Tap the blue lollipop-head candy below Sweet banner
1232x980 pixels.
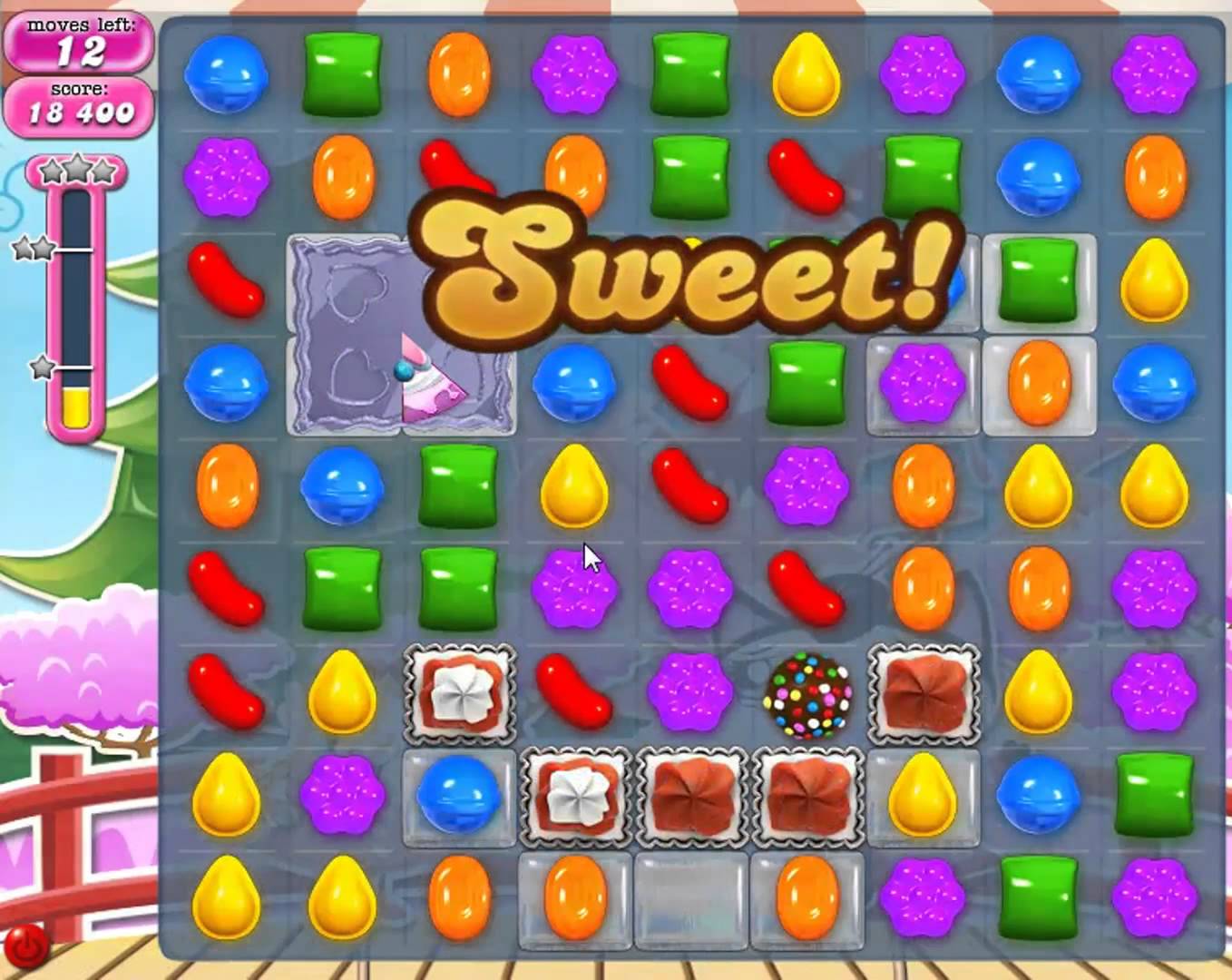575,386
